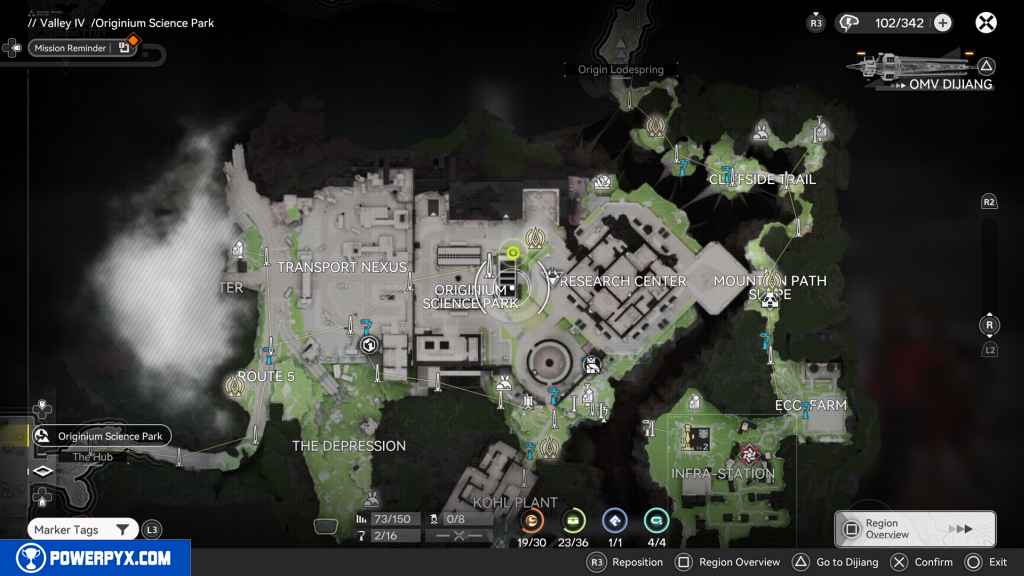The image size is (1024, 576).
Task: Click the globe marker near Route 5
Action: point(368,345)
